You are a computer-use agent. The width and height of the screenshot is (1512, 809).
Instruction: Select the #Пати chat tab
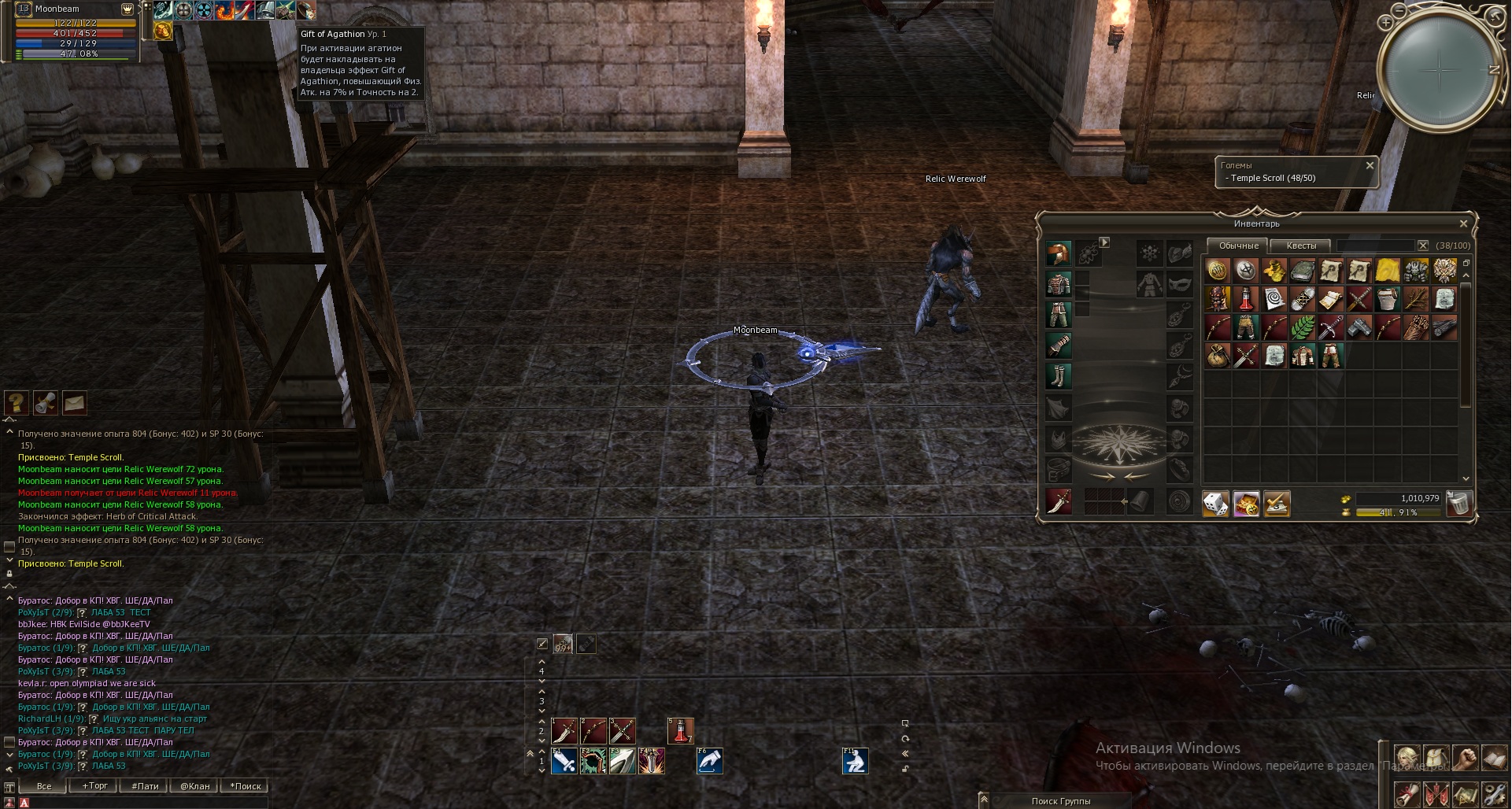point(145,785)
